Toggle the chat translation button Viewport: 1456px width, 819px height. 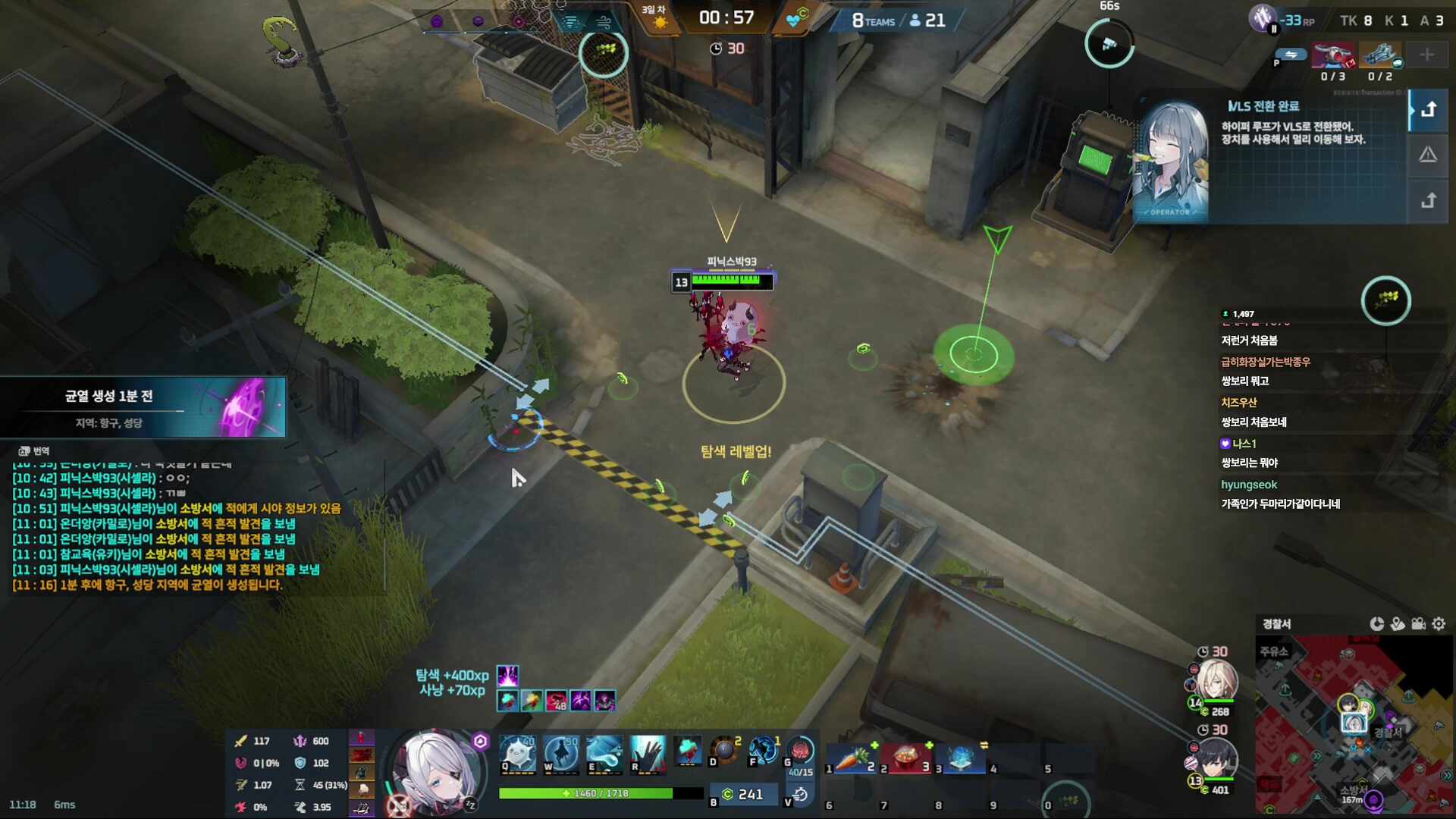(33, 451)
